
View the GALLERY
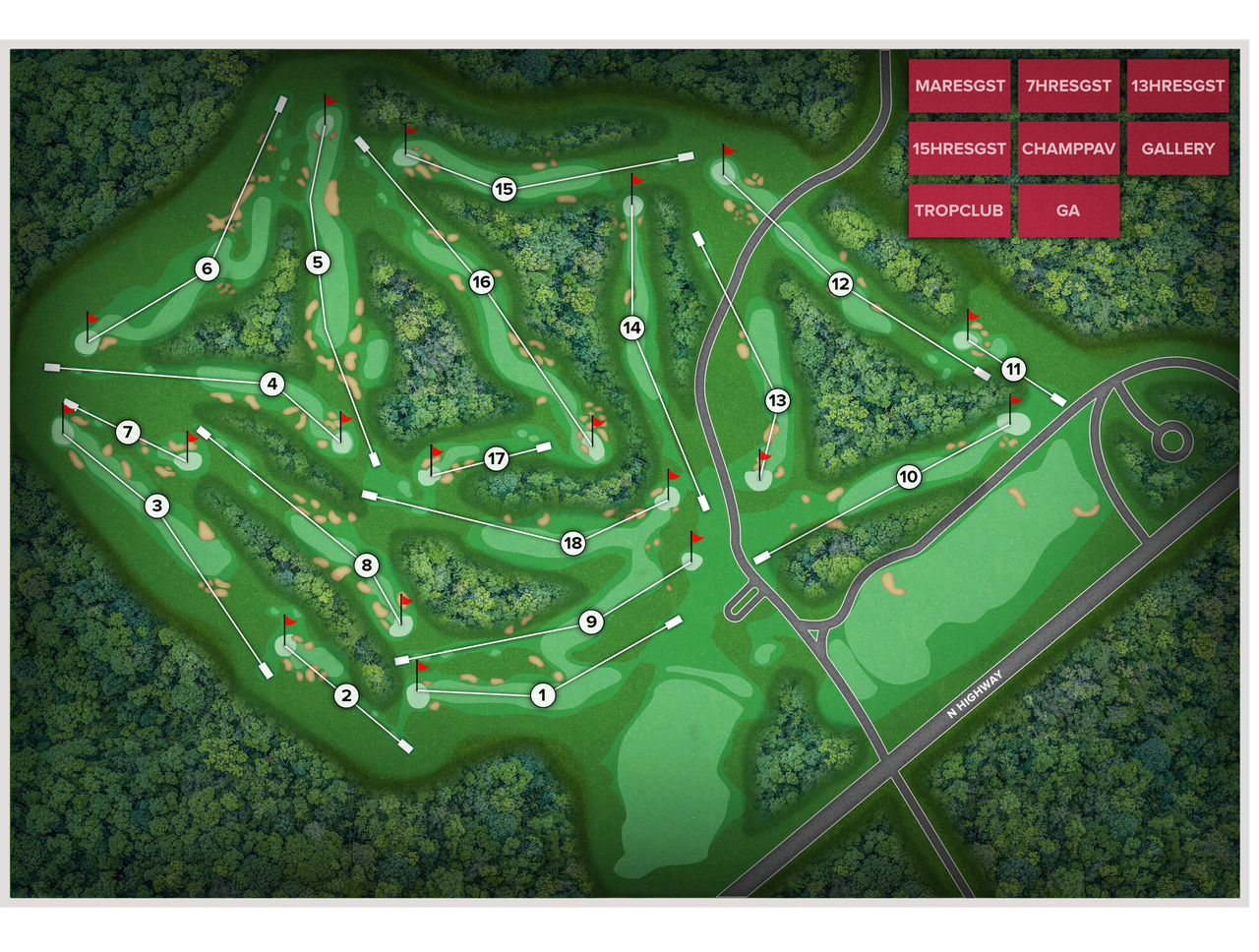click(1177, 149)
